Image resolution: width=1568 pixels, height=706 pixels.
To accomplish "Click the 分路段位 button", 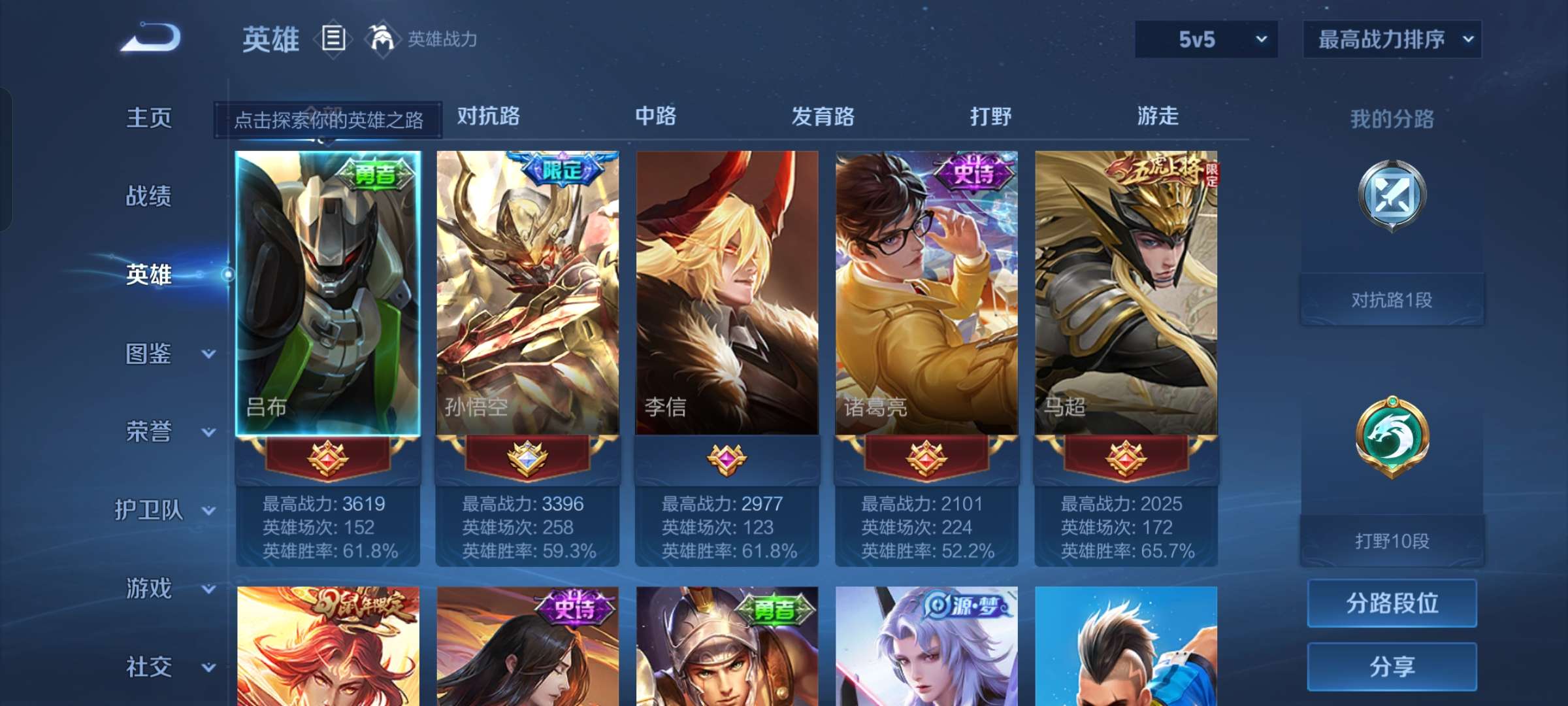I will pos(1392,602).
